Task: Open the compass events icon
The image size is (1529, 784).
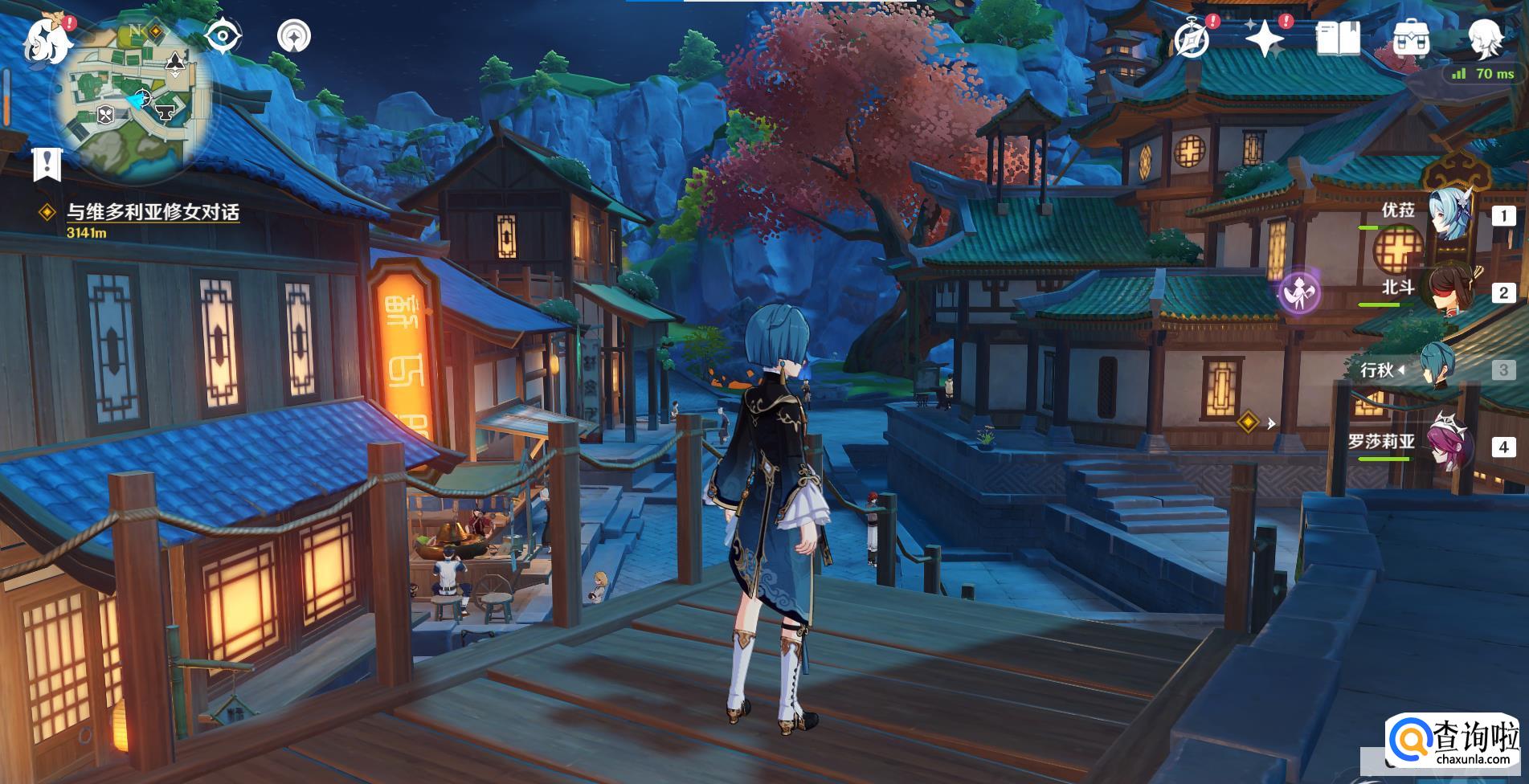Action: click(1192, 39)
